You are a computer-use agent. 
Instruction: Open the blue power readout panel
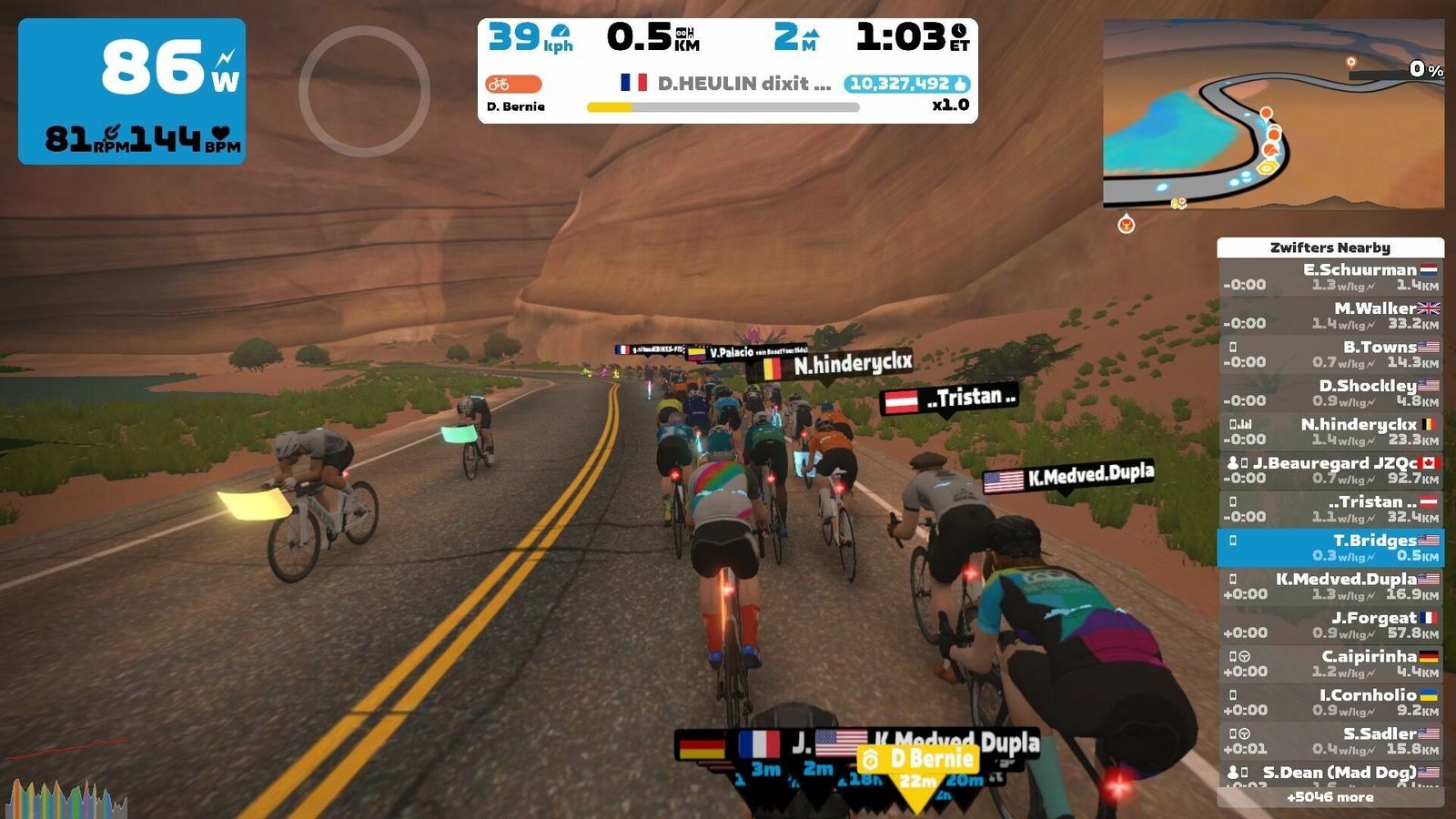(132, 91)
